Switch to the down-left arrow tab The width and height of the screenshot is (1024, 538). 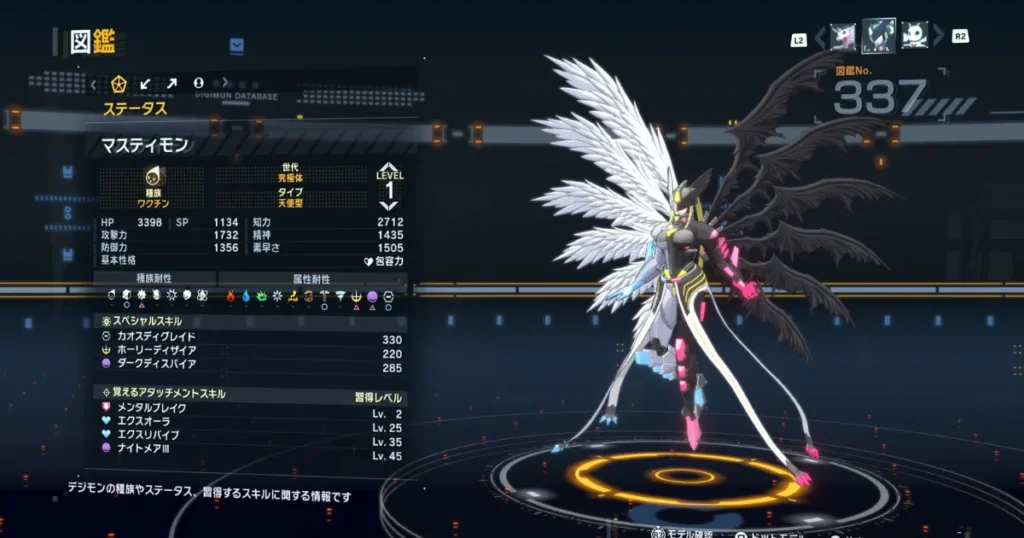tap(146, 83)
